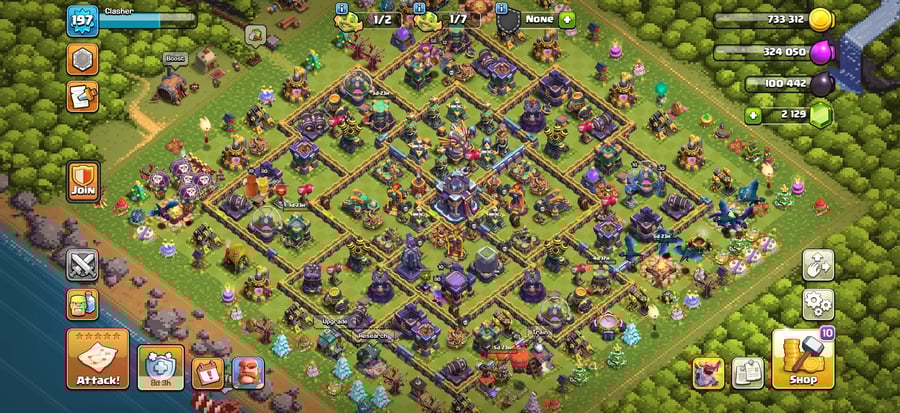The width and height of the screenshot is (900, 413).
Task: Open the grey hexagon league badge
Action: point(82,59)
